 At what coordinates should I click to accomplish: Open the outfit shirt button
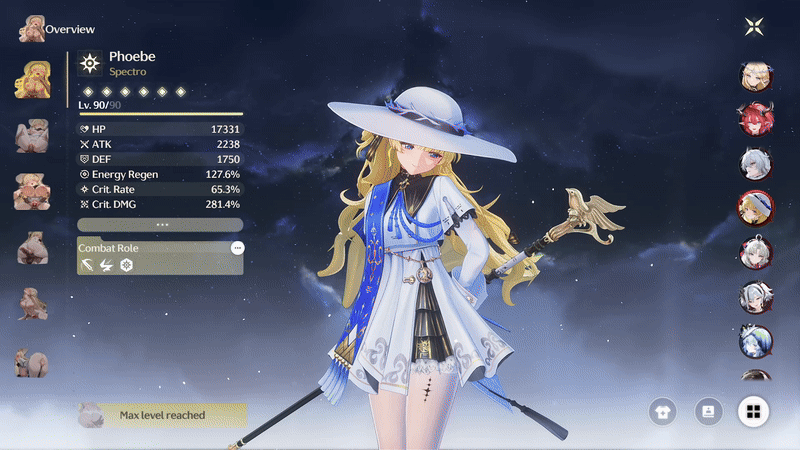[661, 411]
